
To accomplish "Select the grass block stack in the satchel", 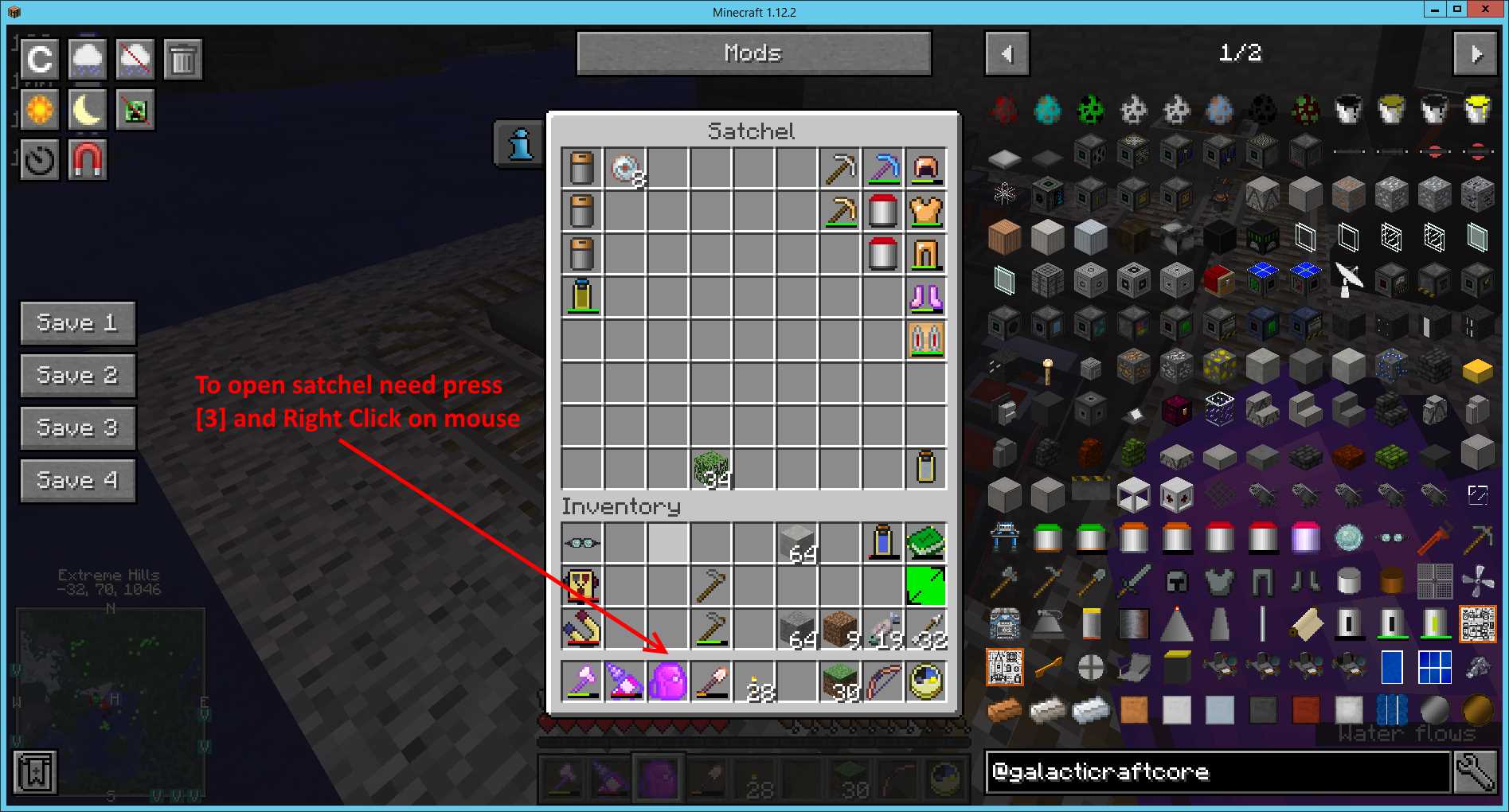I will pos(711,468).
